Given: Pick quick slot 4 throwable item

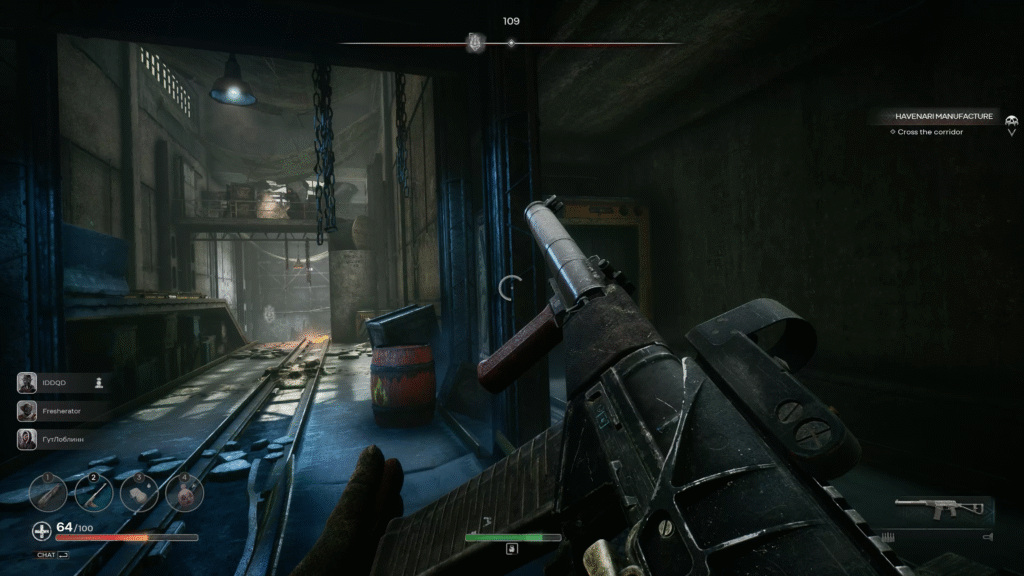Looking at the screenshot, I should tap(184, 492).
